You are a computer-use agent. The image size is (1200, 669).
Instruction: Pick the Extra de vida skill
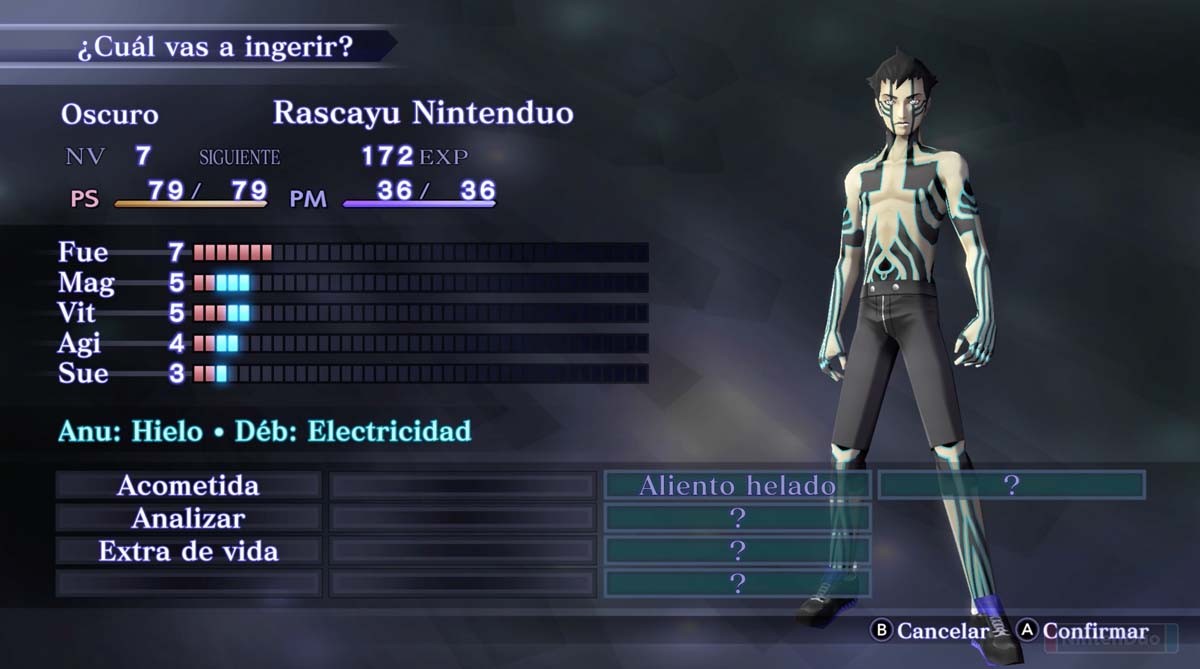point(188,551)
